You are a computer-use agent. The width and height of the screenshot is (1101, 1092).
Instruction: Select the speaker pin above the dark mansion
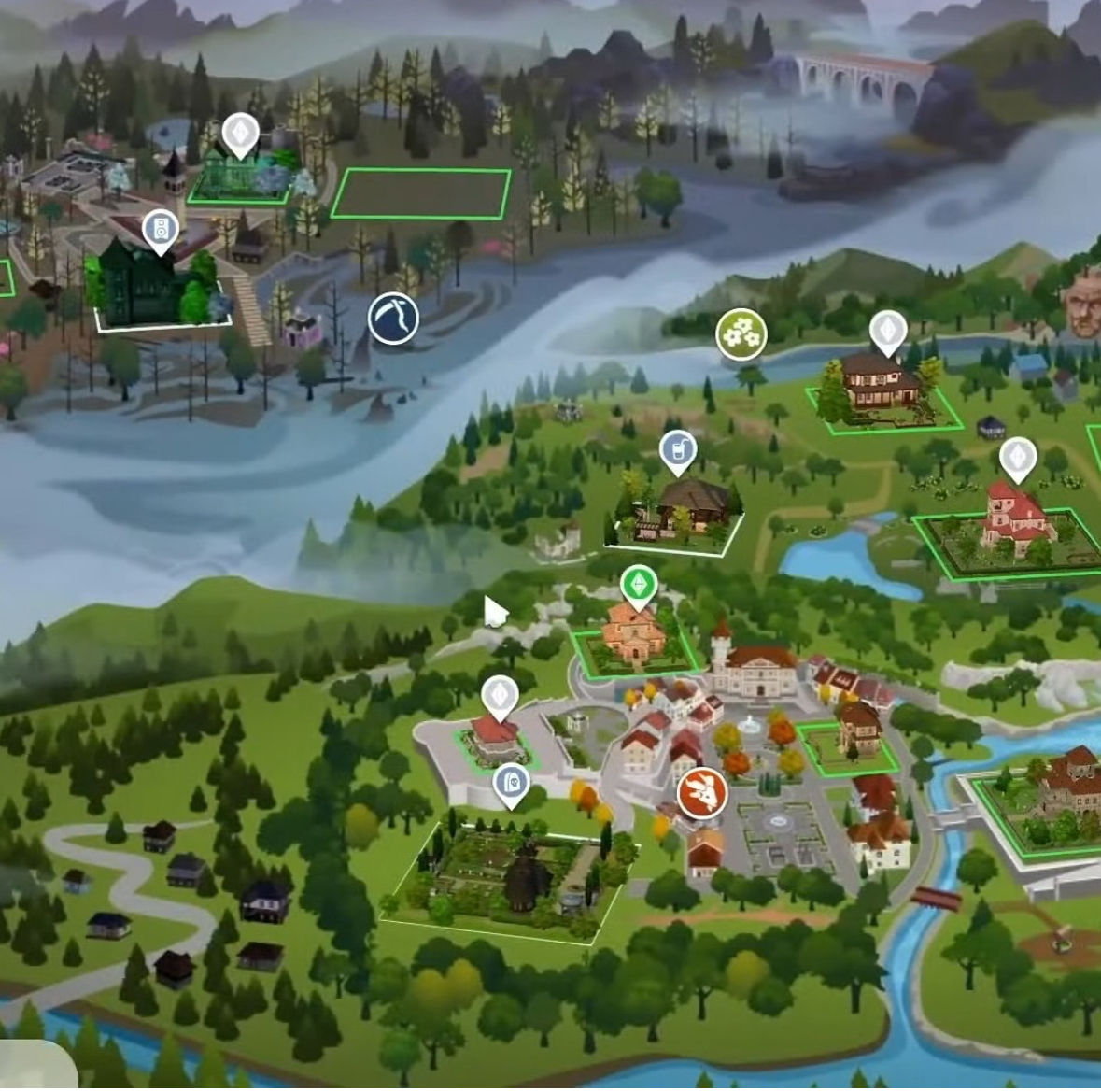pos(161,230)
